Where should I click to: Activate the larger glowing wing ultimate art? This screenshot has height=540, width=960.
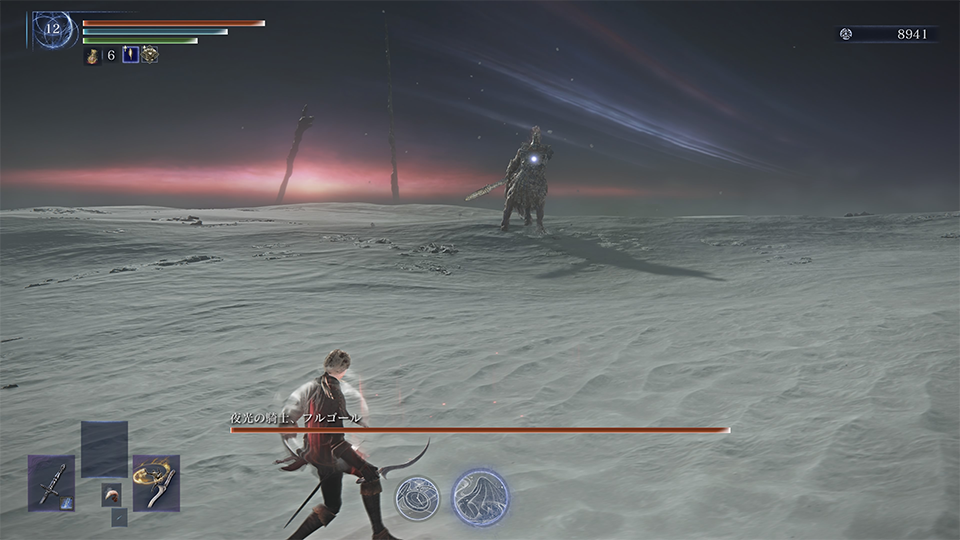pos(480,497)
